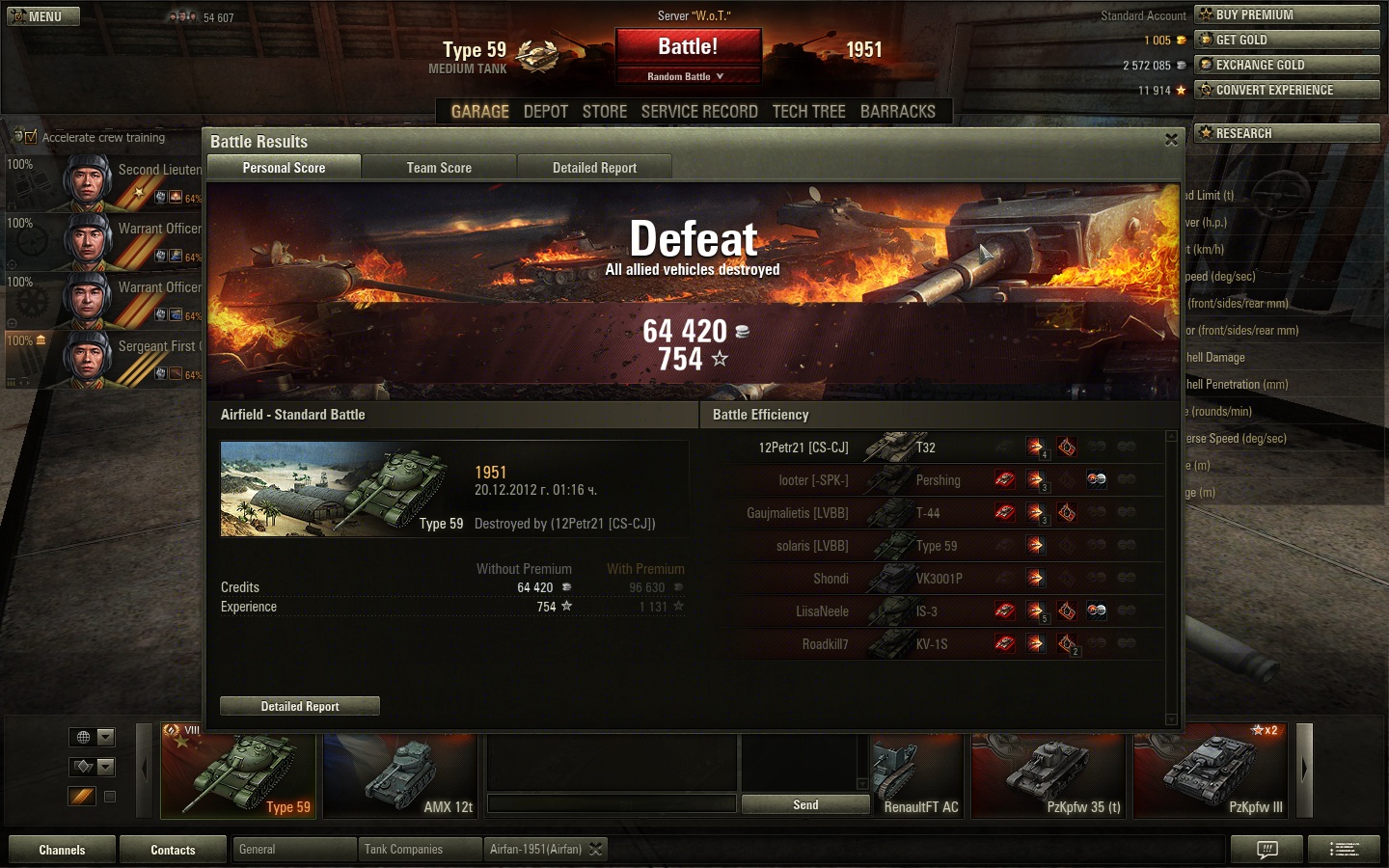Screen dimensions: 1389x868
Task: Select the AMX 12t tank in carousel
Action: [400, 776]
